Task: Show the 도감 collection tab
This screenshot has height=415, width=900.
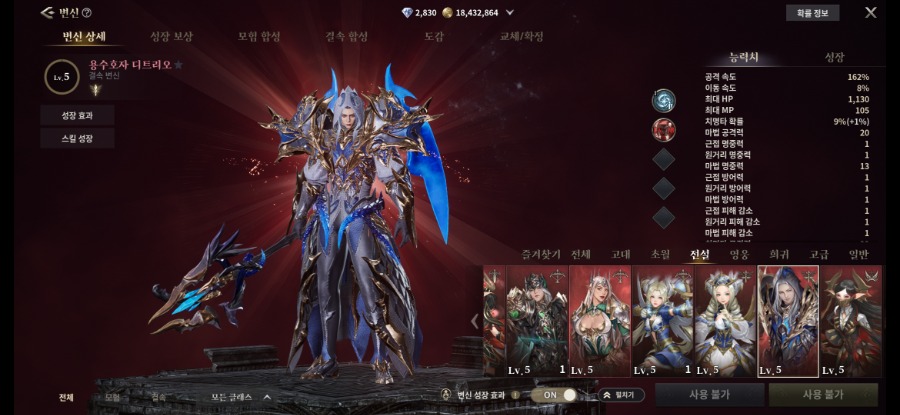Action: [x=433, y=37]
